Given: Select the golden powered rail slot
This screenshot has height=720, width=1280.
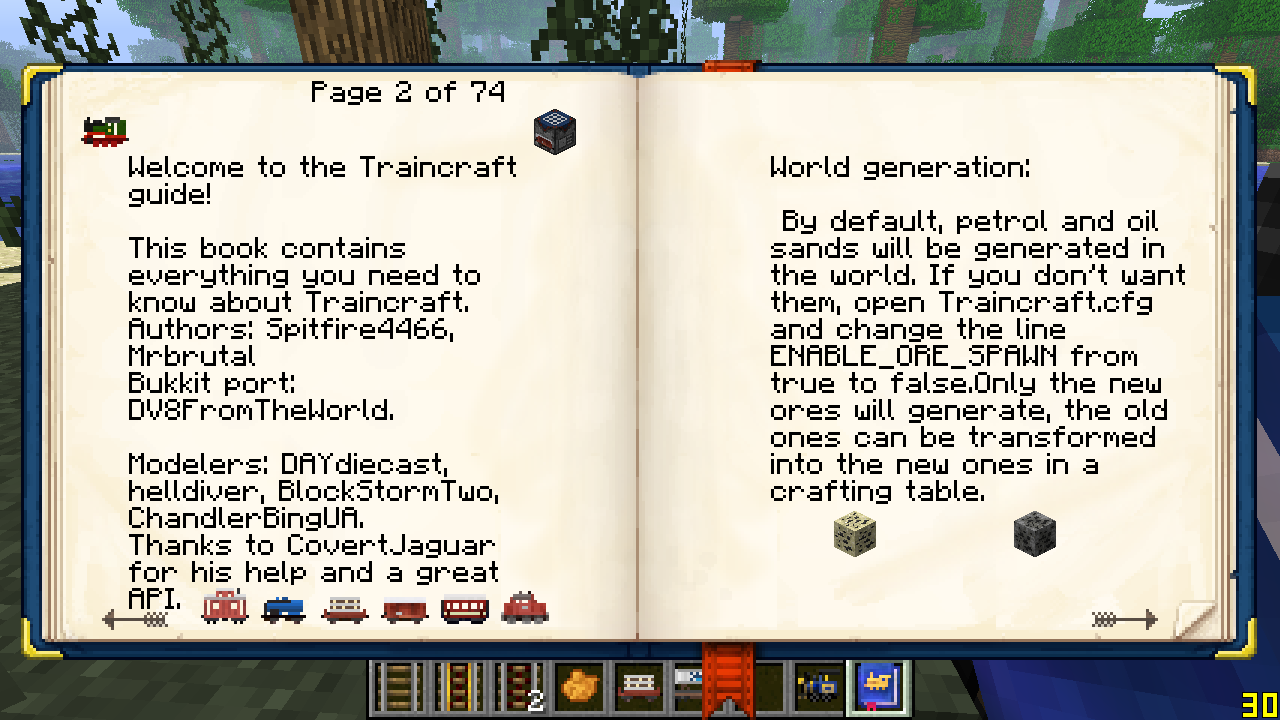Looking at the screenshot, I should [459, 687].
